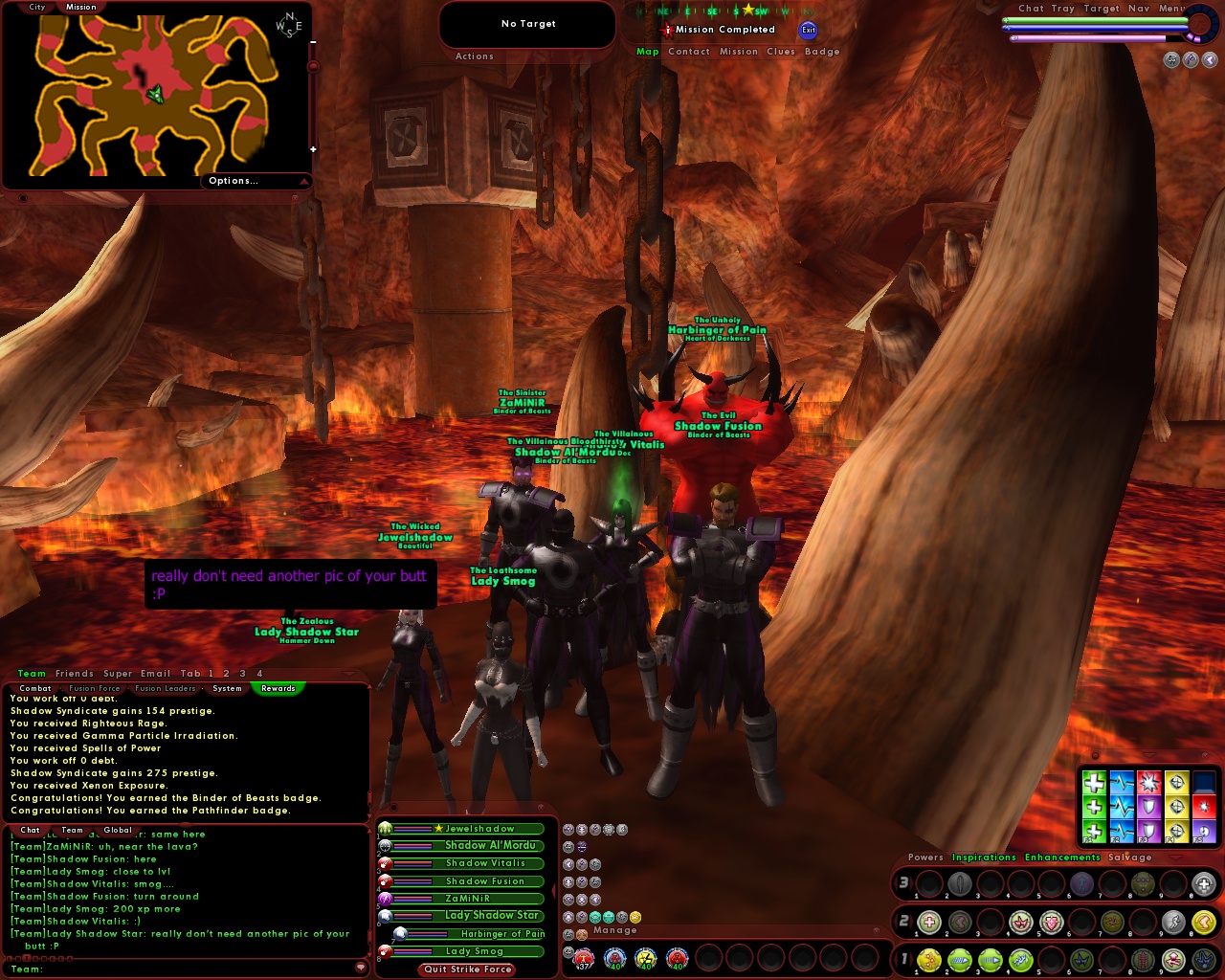
Task: Switch to the Enhancements tray tab
Action: pyautogui.click(x=1062, y=857)
